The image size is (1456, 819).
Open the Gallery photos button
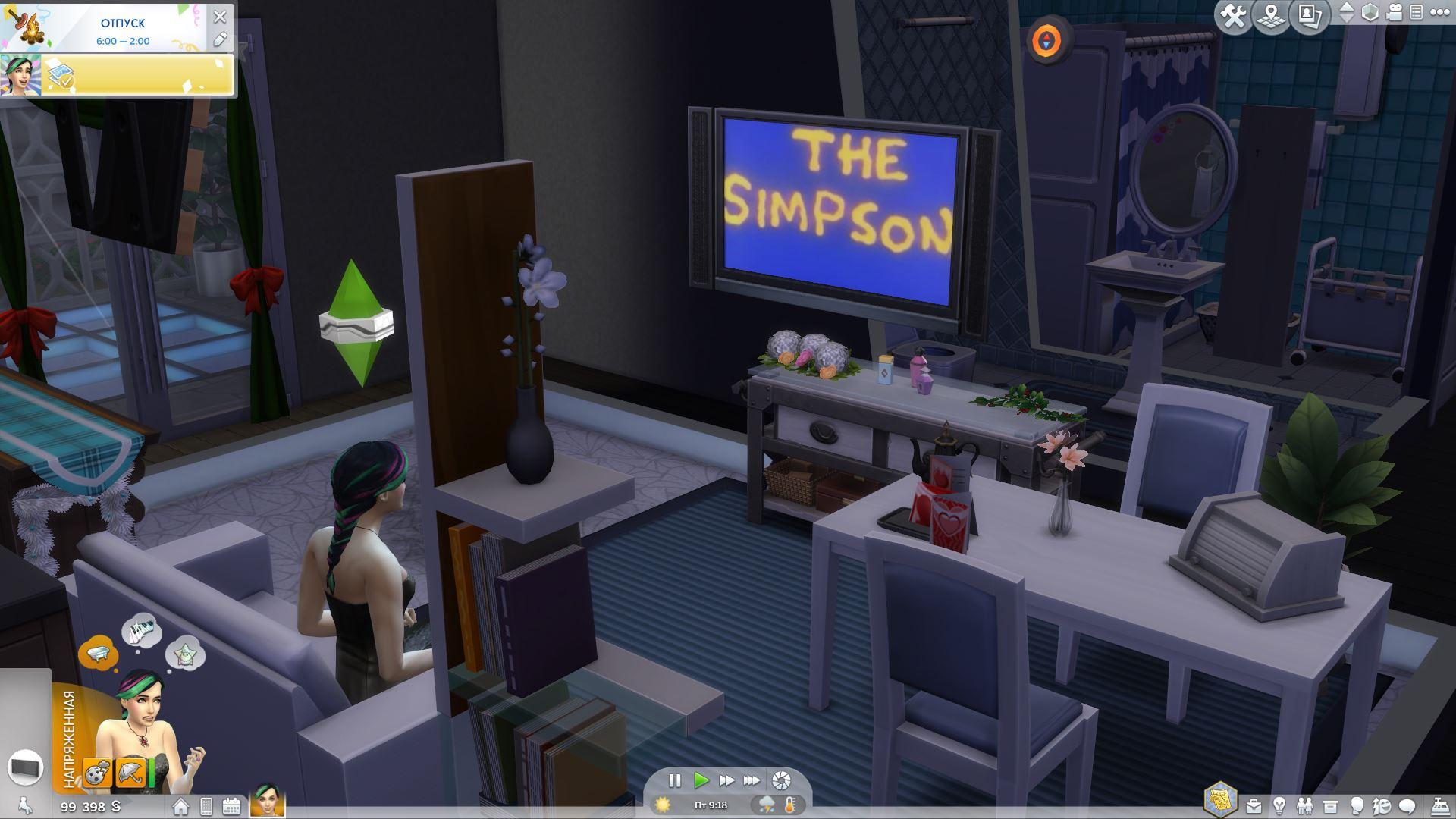click(1310, 15)
